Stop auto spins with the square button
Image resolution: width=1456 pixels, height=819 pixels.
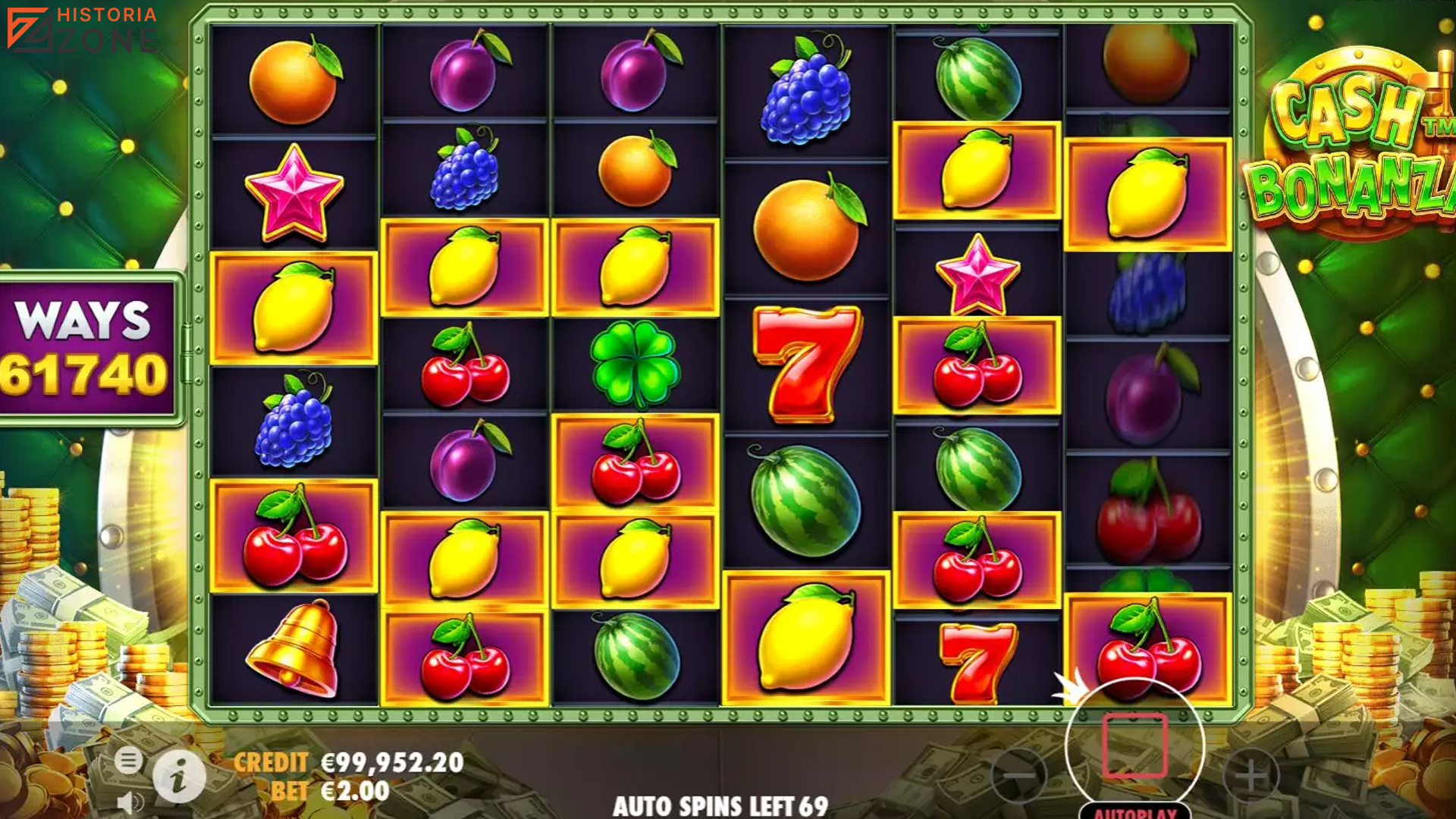[x=1134, y=745]
